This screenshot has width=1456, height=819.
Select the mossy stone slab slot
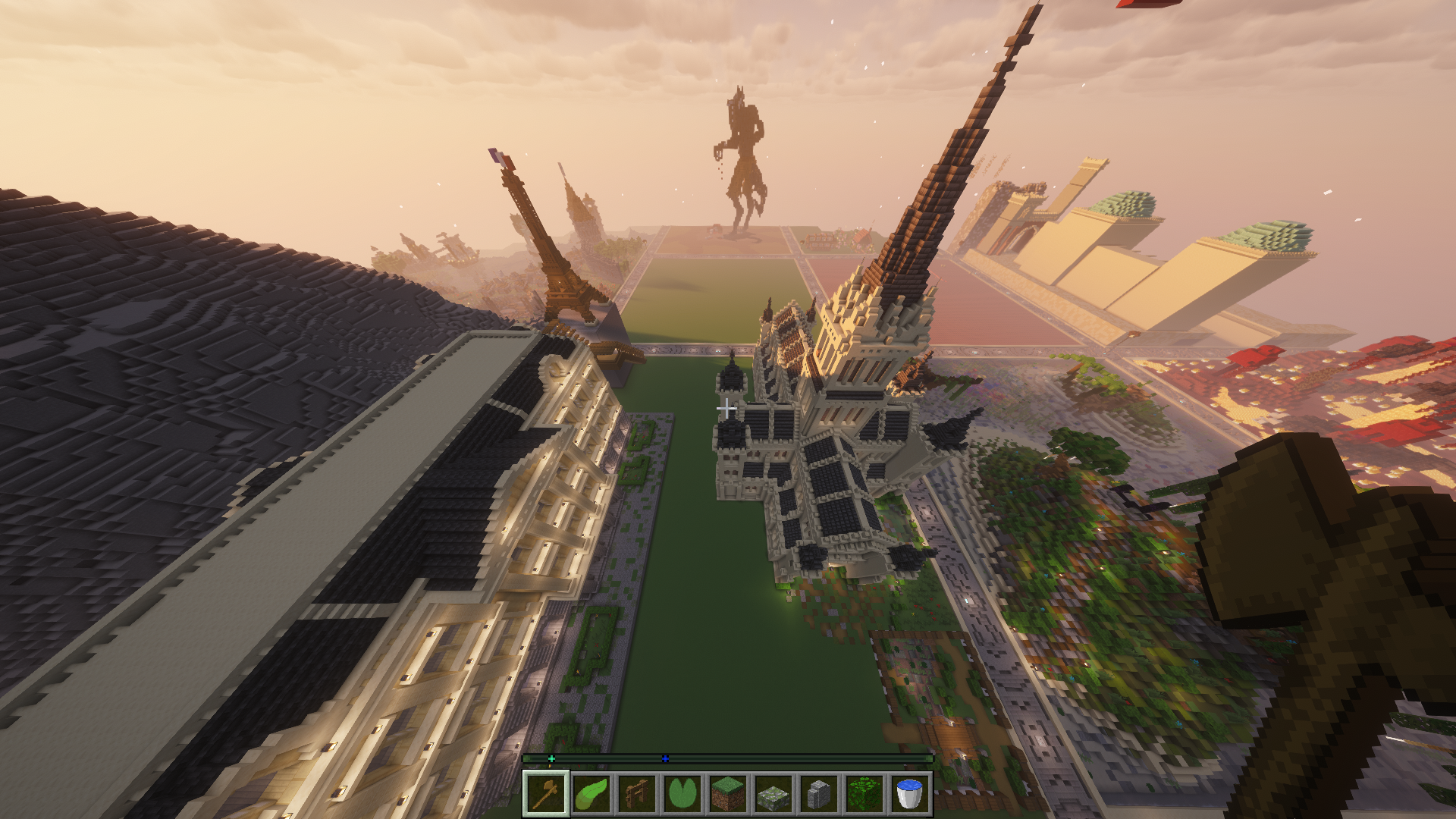pos(773,794)
